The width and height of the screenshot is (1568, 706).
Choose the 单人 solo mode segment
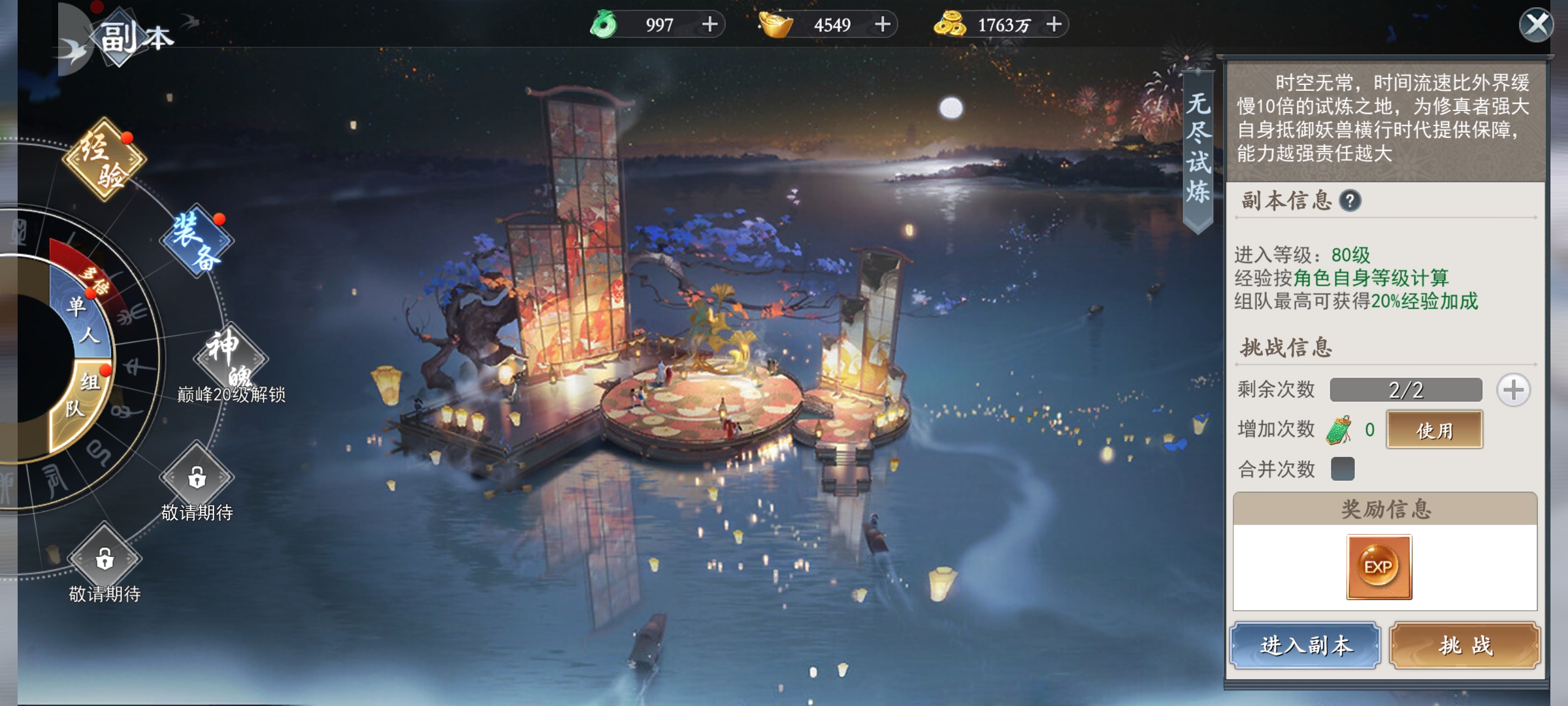tap(82, 319)
